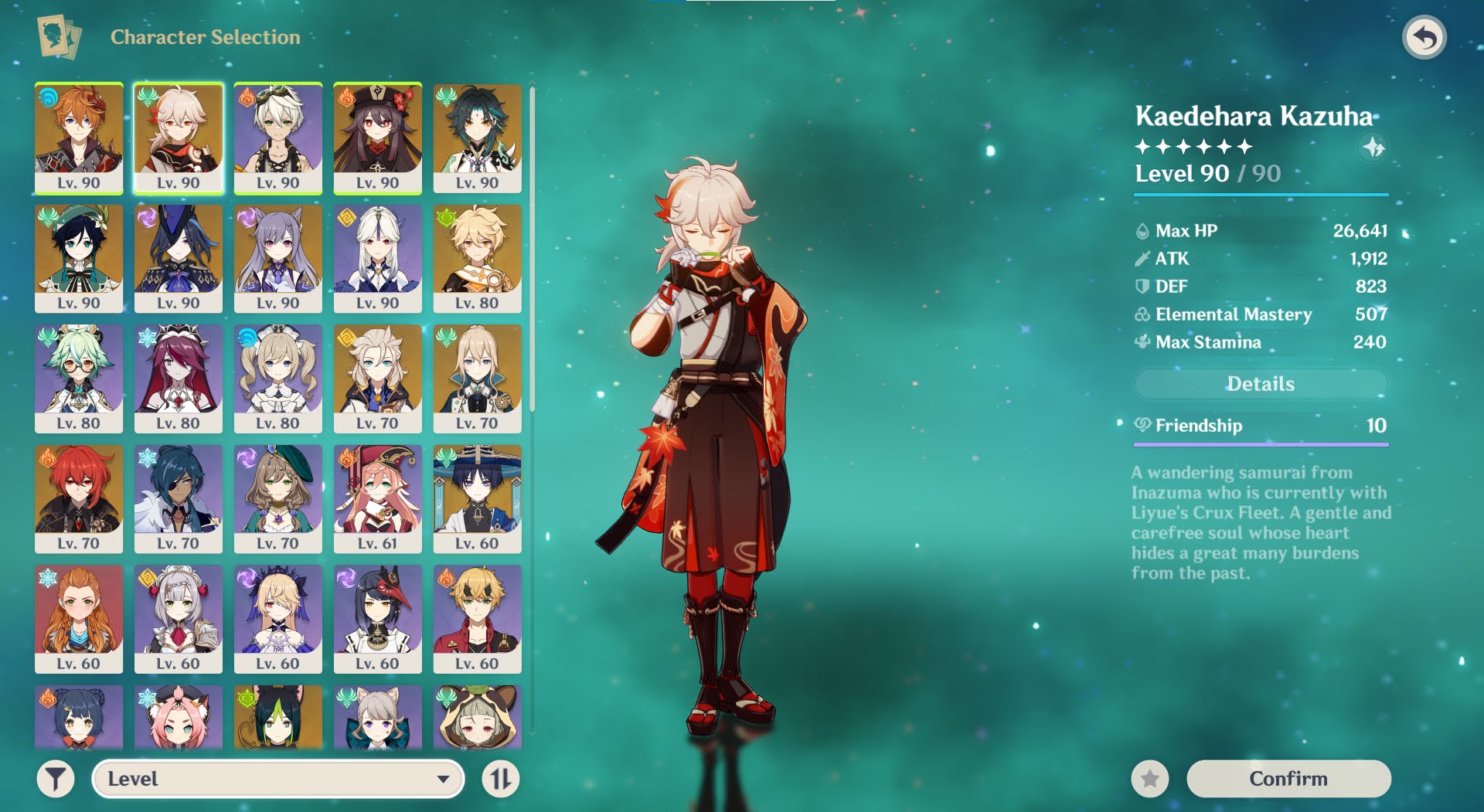Confirm the character selection

(1288, 778)
